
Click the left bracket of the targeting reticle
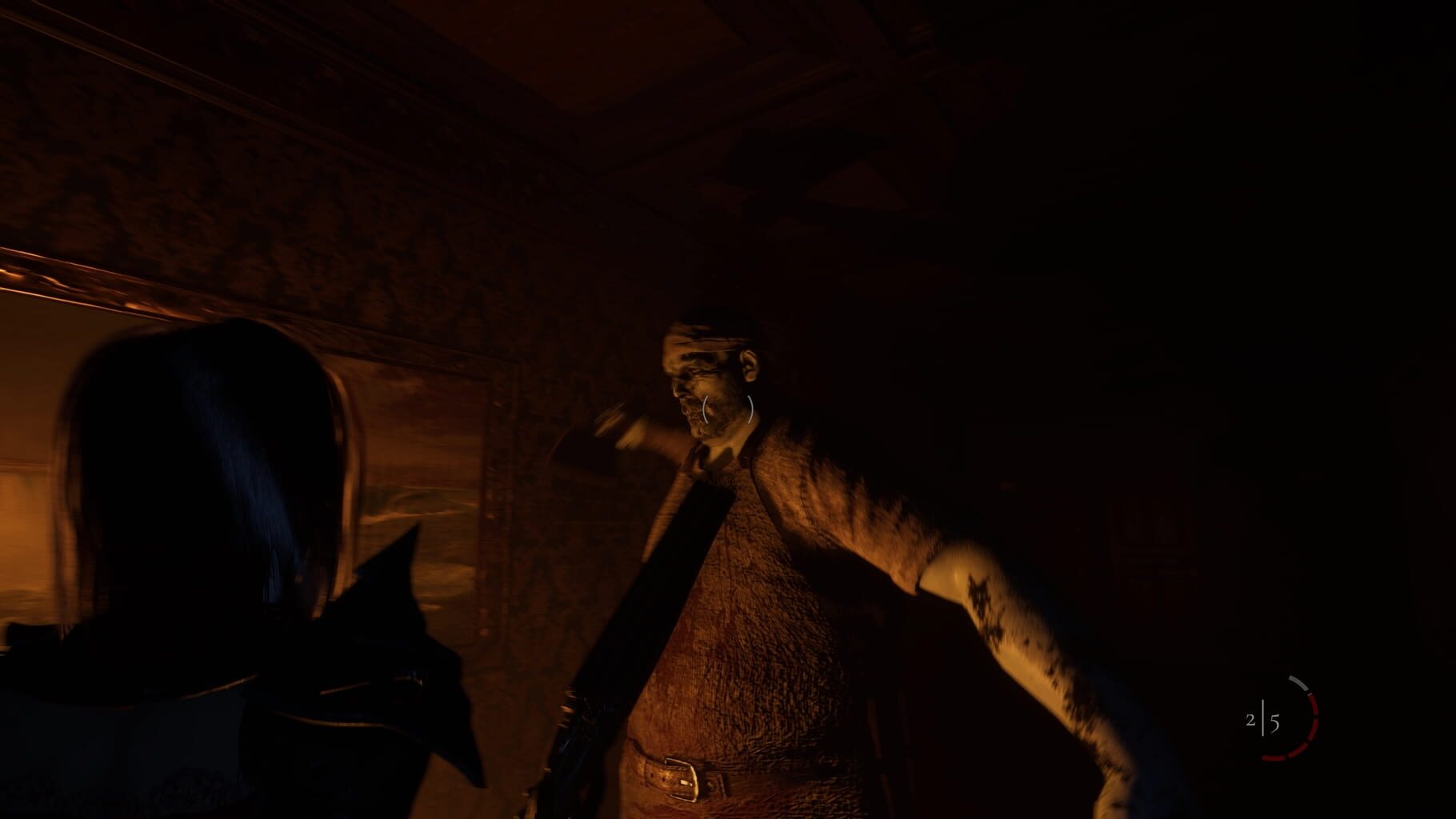(705, 409)
